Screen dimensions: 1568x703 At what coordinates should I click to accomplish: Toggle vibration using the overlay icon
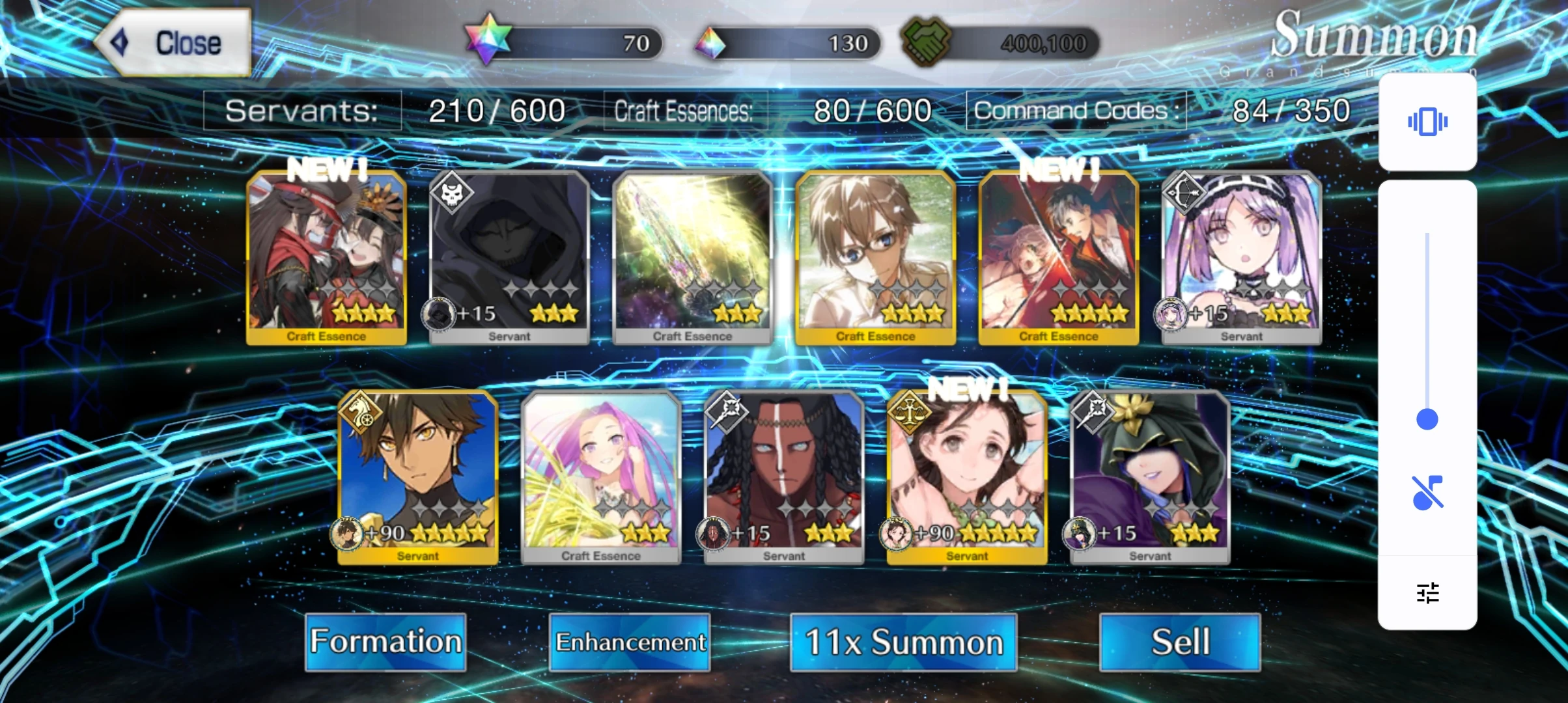(1427, 120)
